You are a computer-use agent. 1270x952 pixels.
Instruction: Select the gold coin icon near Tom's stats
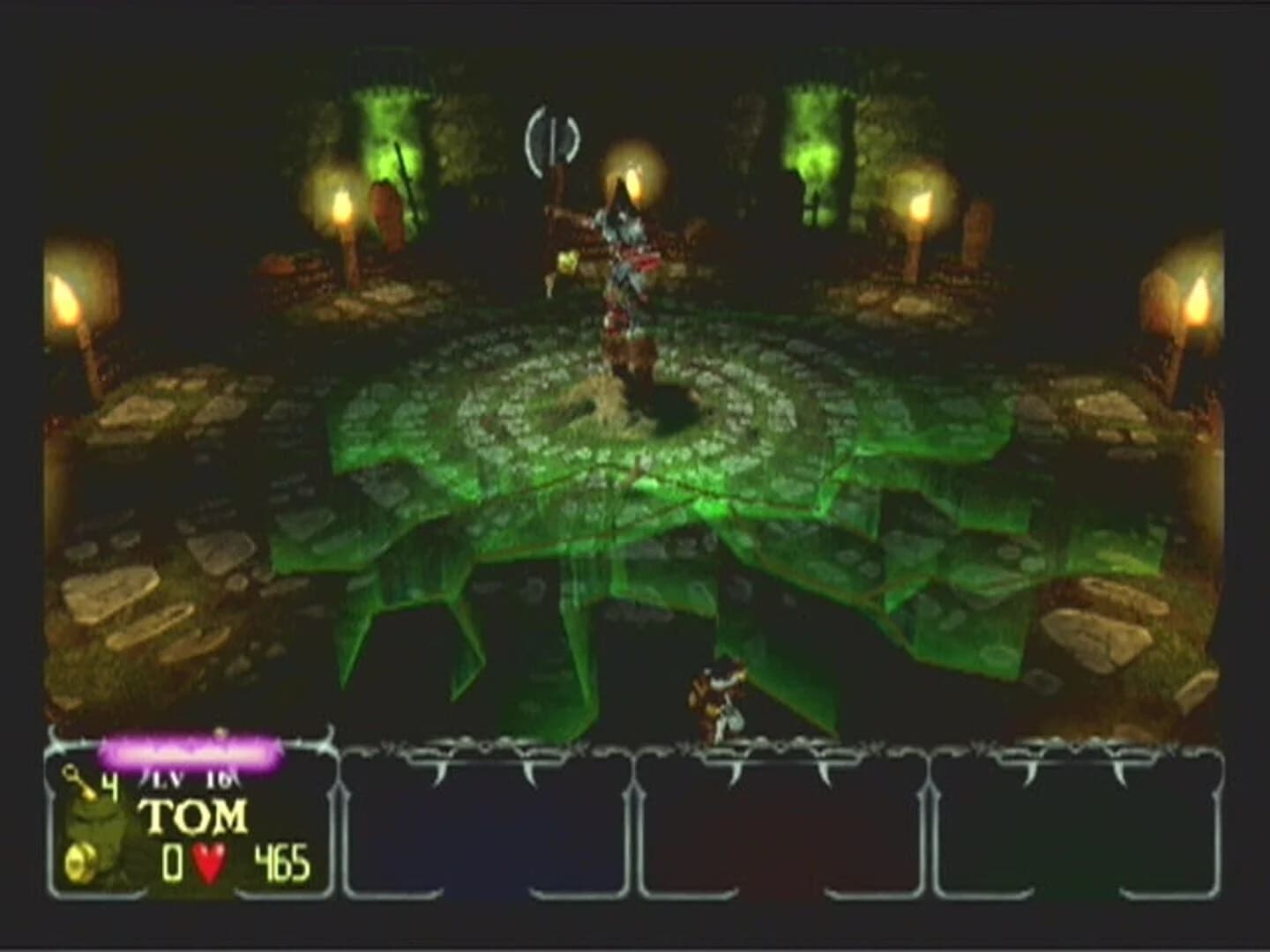click(x=79, y=860)
